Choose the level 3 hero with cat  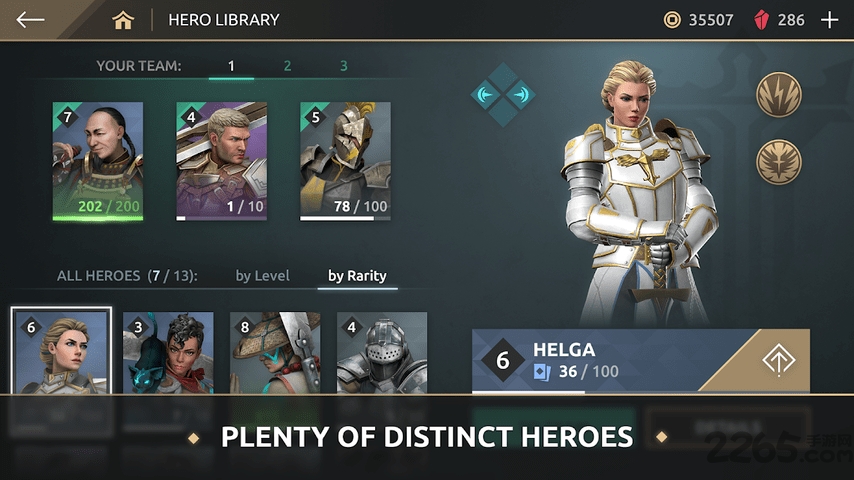pos(168,352)
